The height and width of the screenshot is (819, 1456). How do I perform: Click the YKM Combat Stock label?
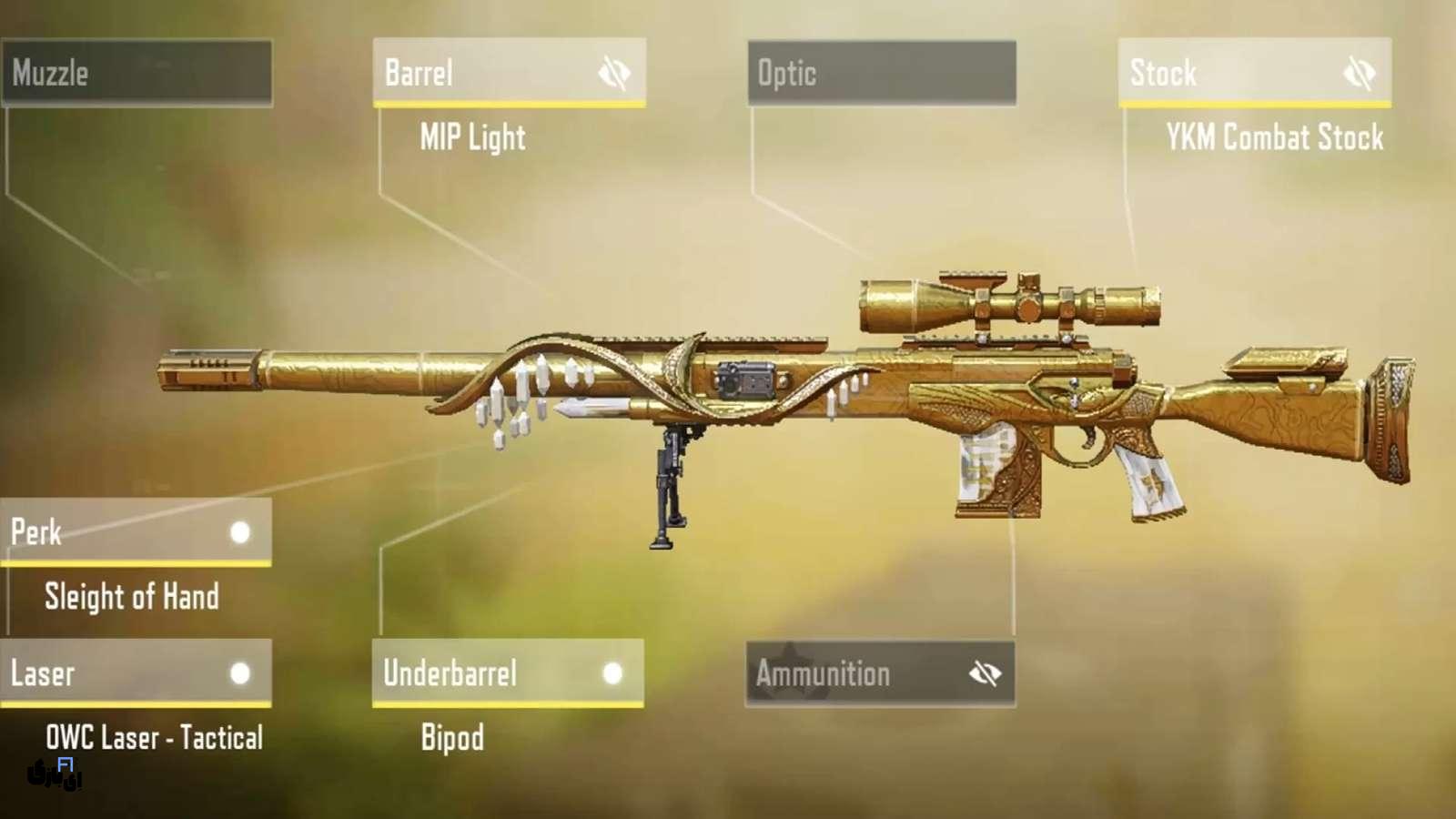tap(1274, 137)
